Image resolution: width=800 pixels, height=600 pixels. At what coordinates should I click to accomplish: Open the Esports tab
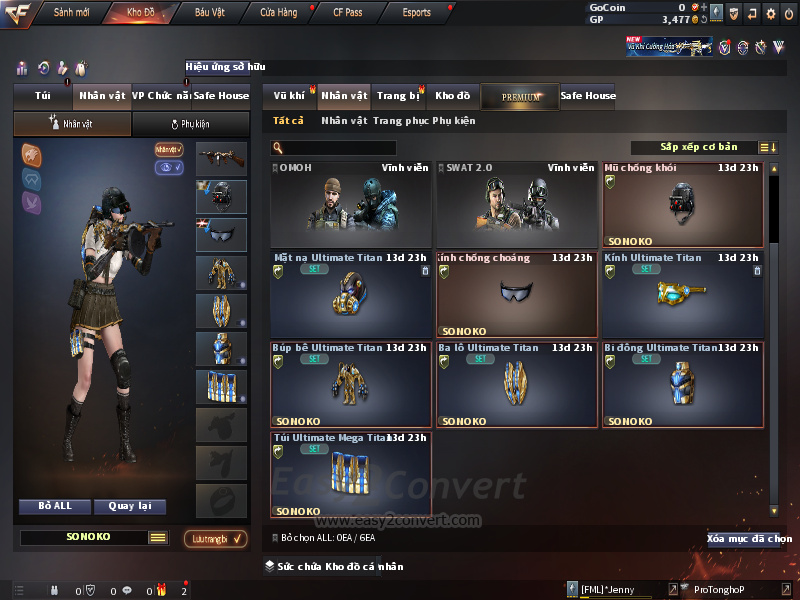(416, 13)
